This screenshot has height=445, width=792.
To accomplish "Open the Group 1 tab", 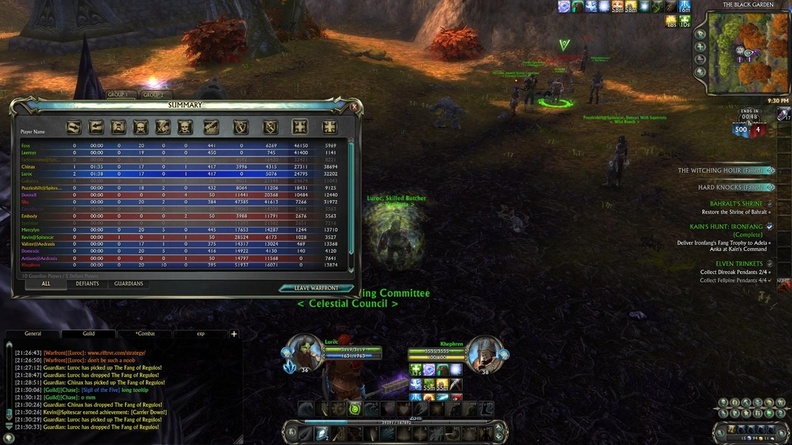I will coord(119,94).
